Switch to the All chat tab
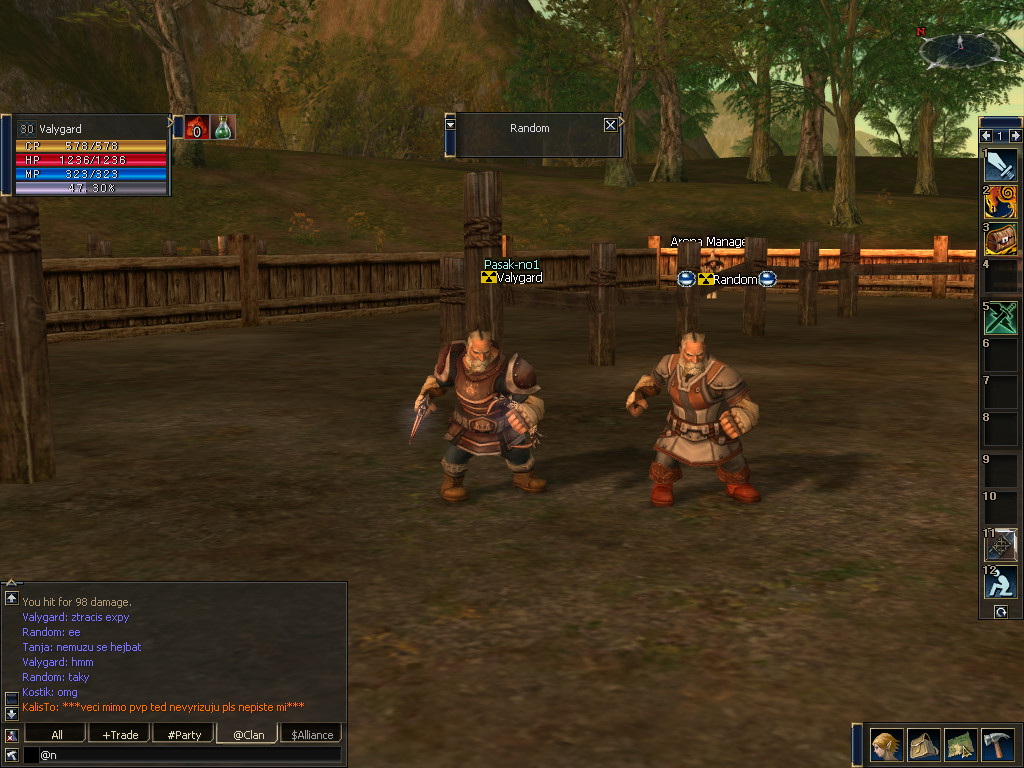 click(56, 735)
